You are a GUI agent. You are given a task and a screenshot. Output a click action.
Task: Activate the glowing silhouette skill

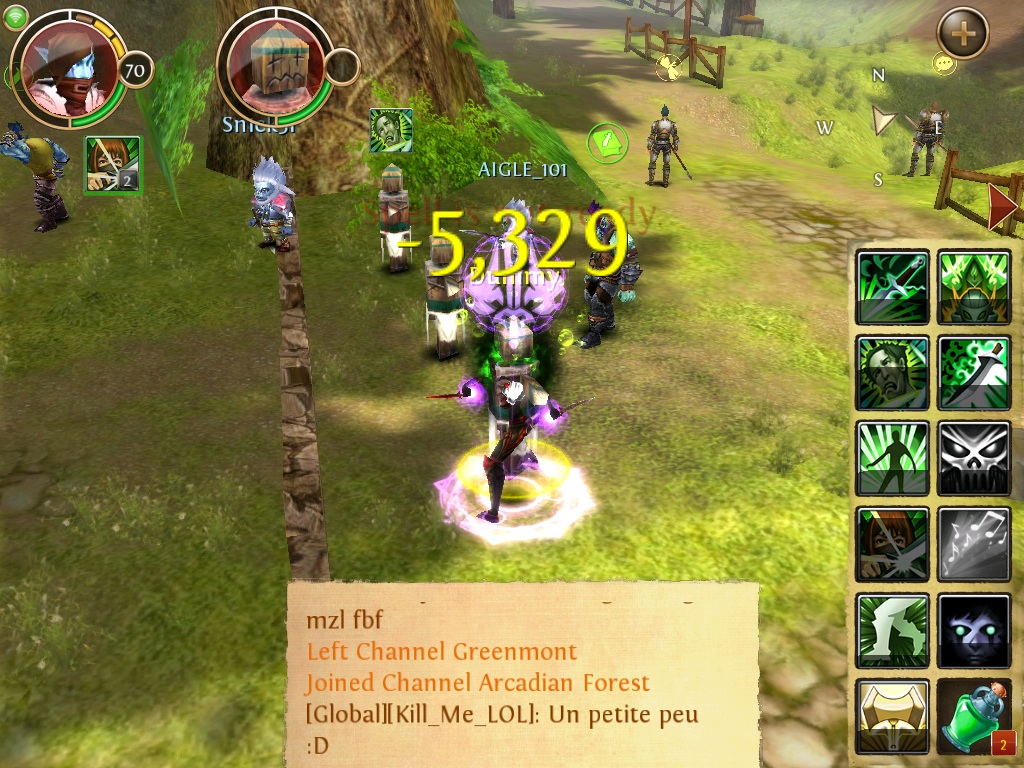coord(893,458)
